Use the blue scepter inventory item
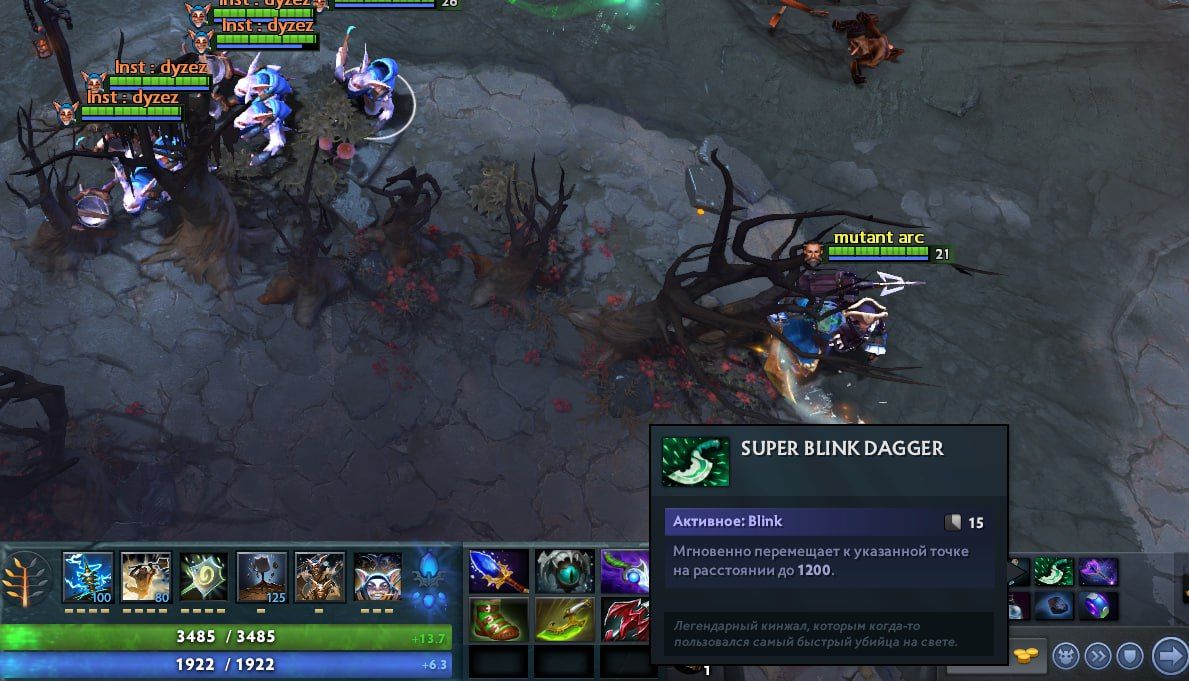This screenshot has width=1189, height=681. coord(498,571)
